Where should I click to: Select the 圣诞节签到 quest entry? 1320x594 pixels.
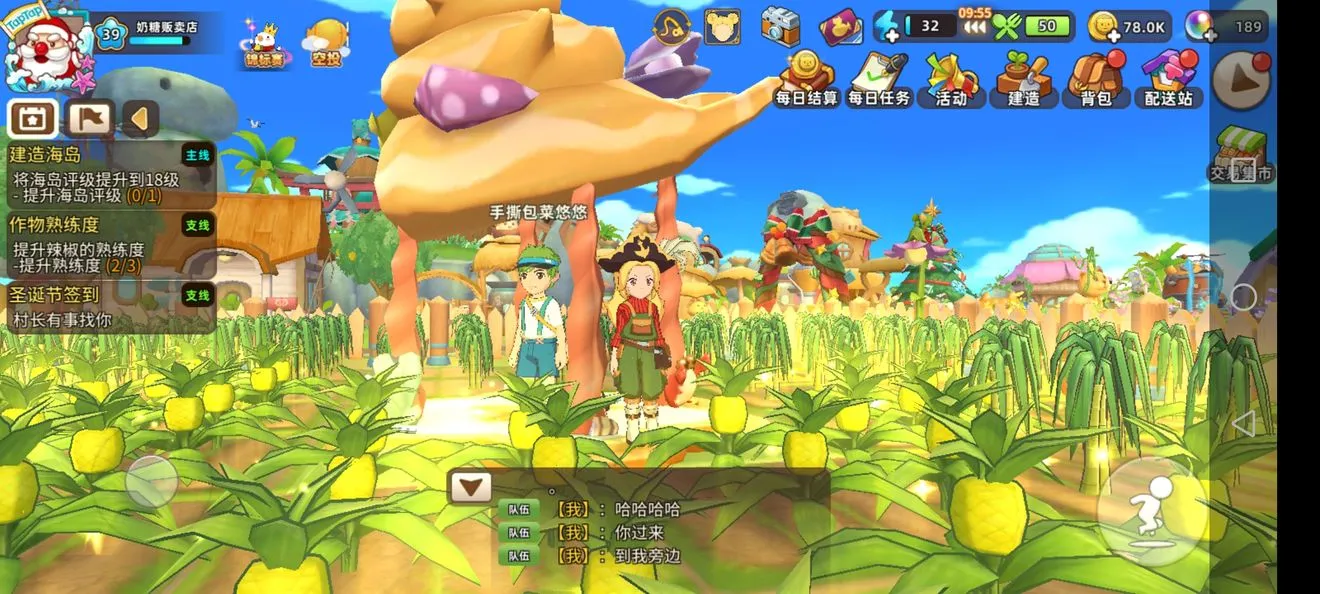(x=110, y=307)
